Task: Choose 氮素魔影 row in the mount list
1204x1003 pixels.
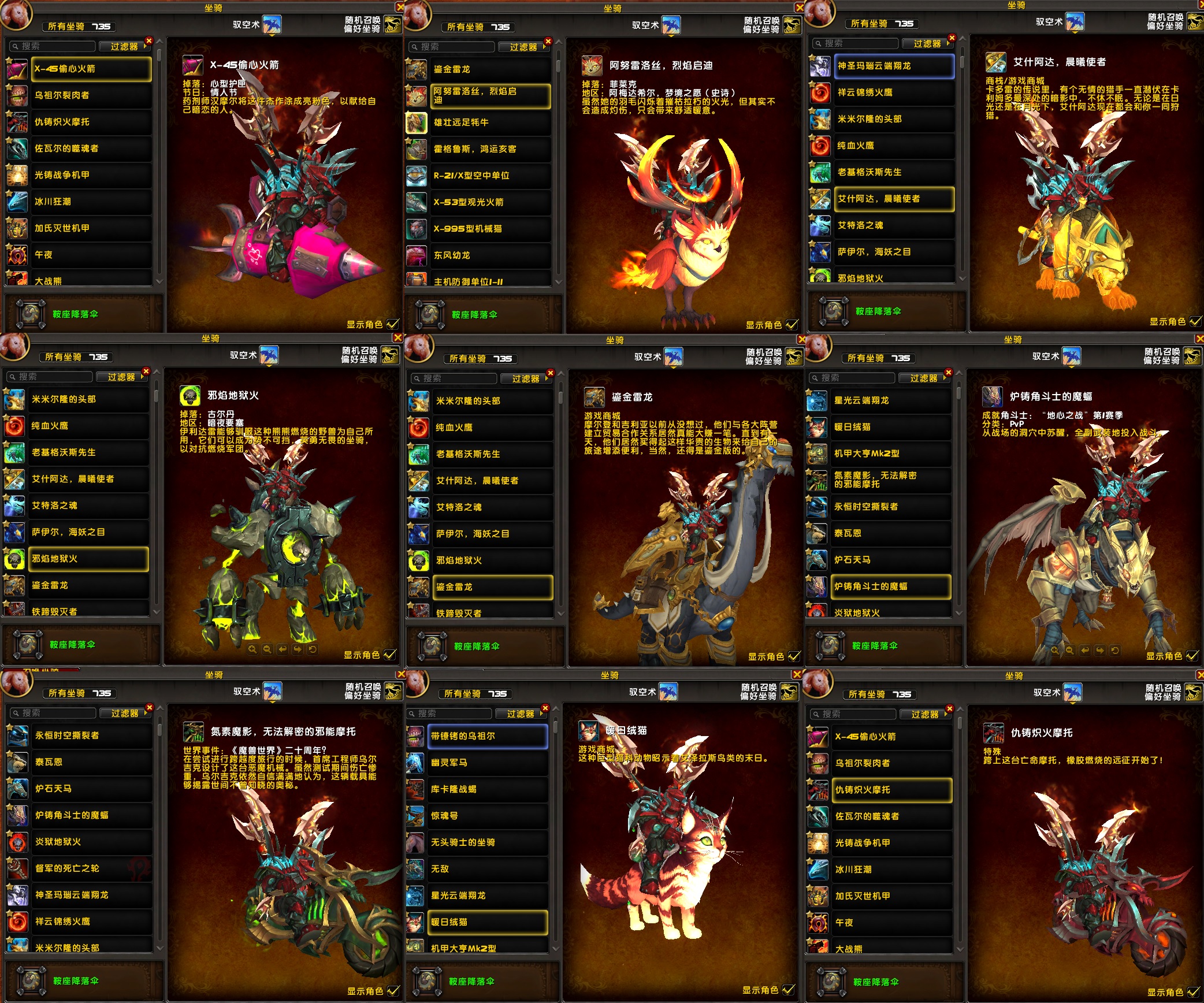Action: pos(891,480)
